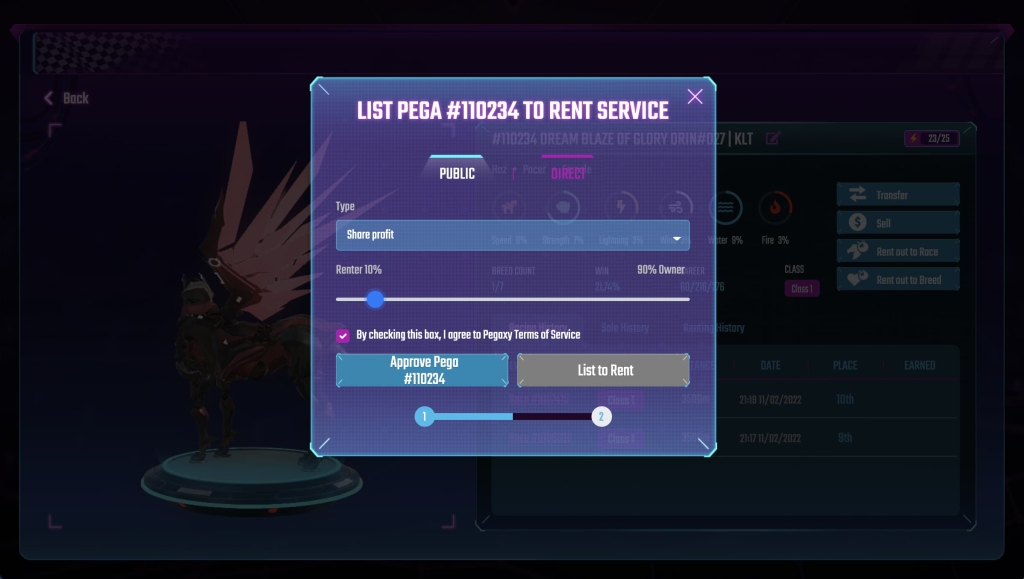Switch to the Direct tab
1024x579 pixels.
coord(568,173)
